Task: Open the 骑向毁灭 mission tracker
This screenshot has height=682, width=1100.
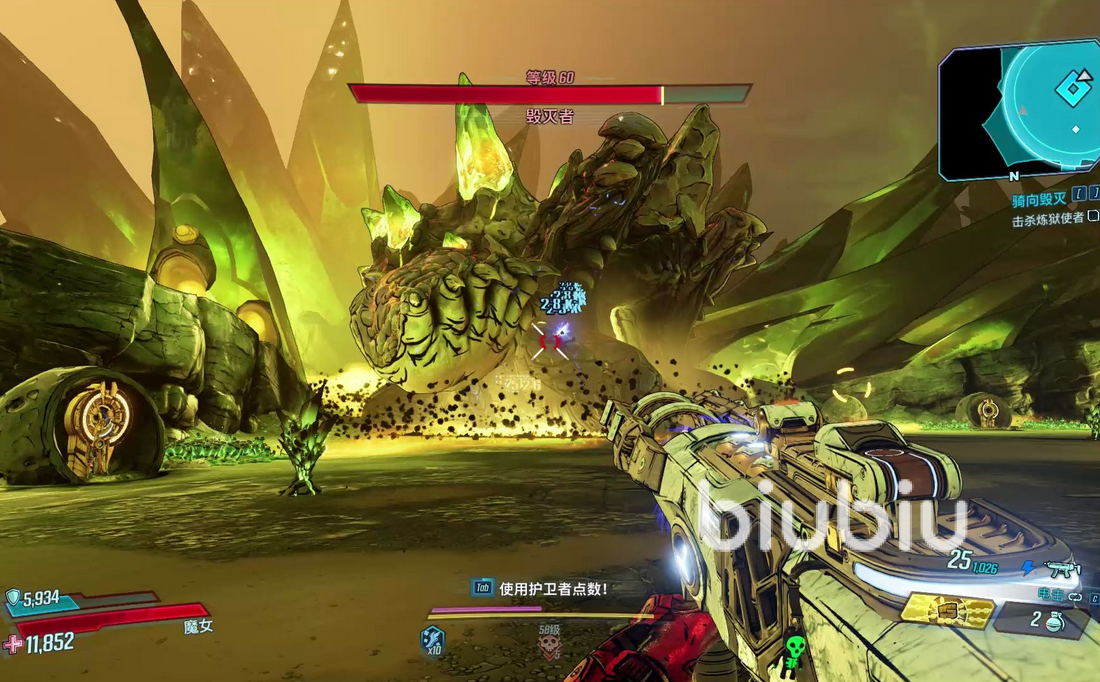Action: pos(1040,200)
